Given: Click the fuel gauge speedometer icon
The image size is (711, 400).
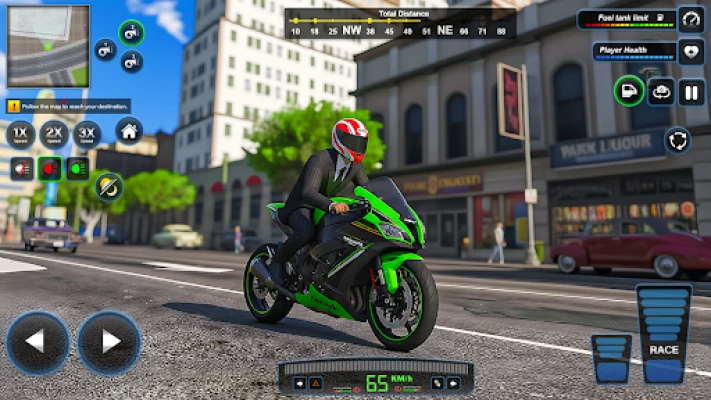Looking at the screenshot, I should (x=691, y=19).
